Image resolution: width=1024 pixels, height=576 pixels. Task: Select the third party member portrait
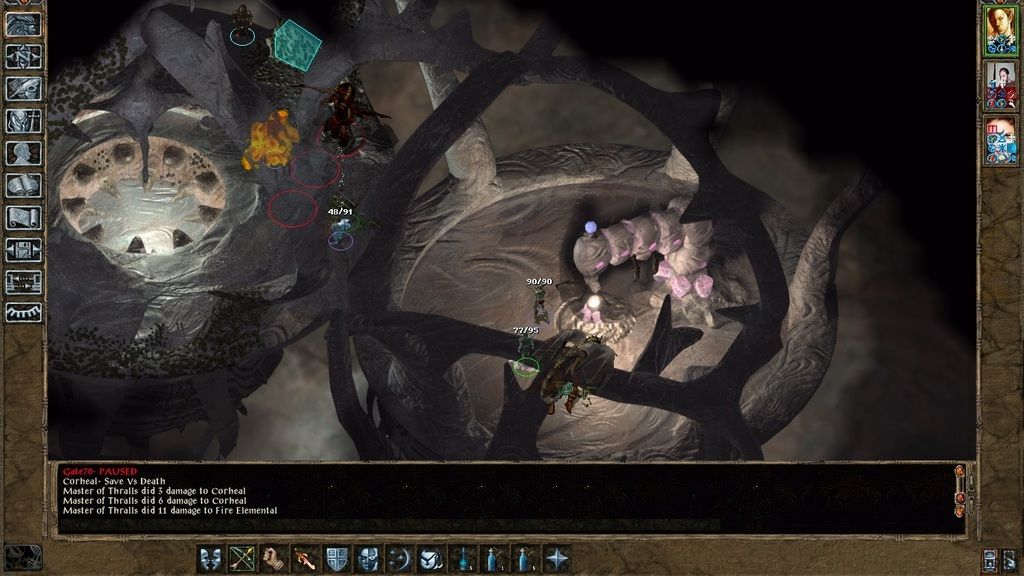[1000, 141]
